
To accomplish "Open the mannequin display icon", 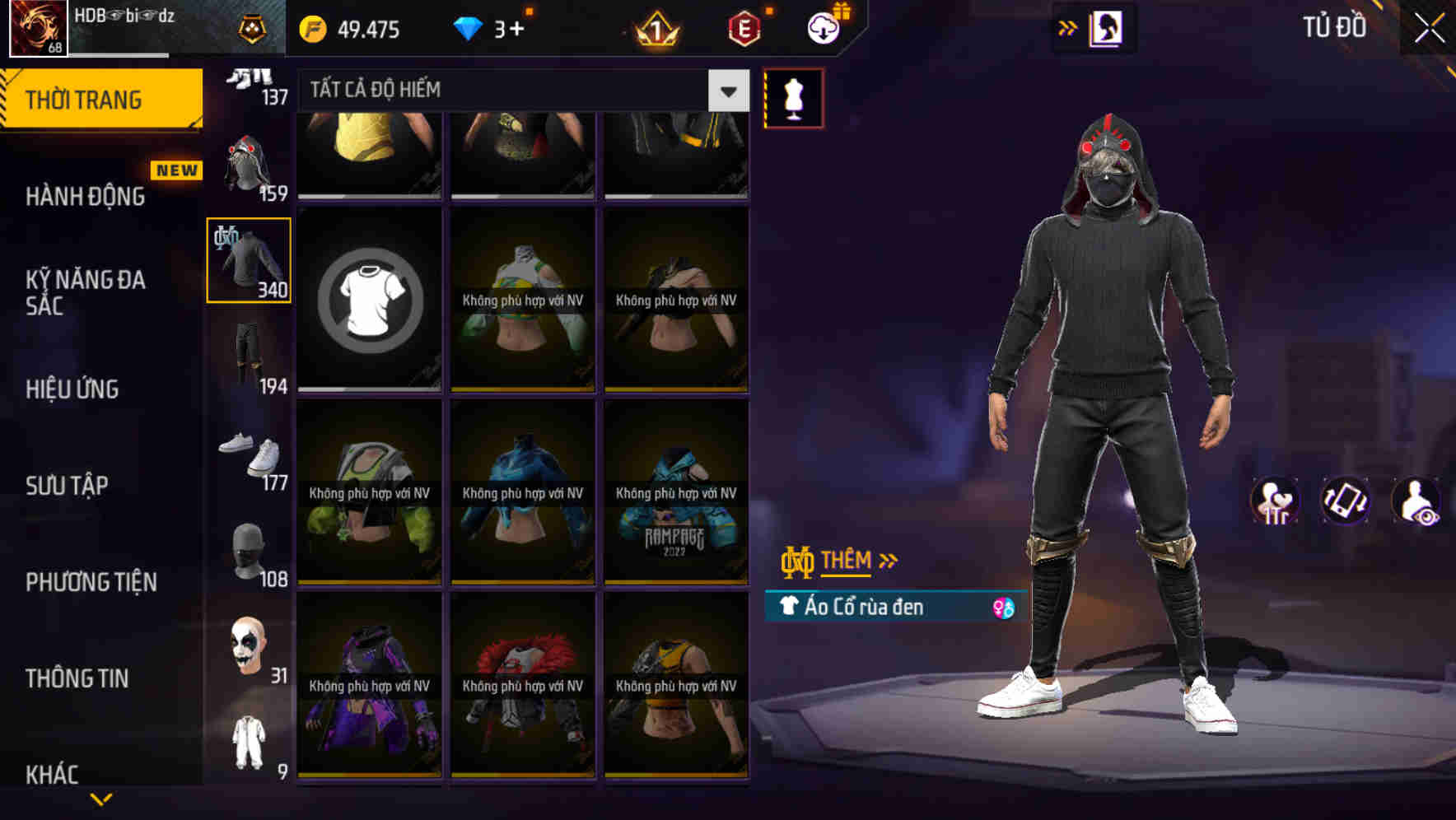I will [793, 97].
